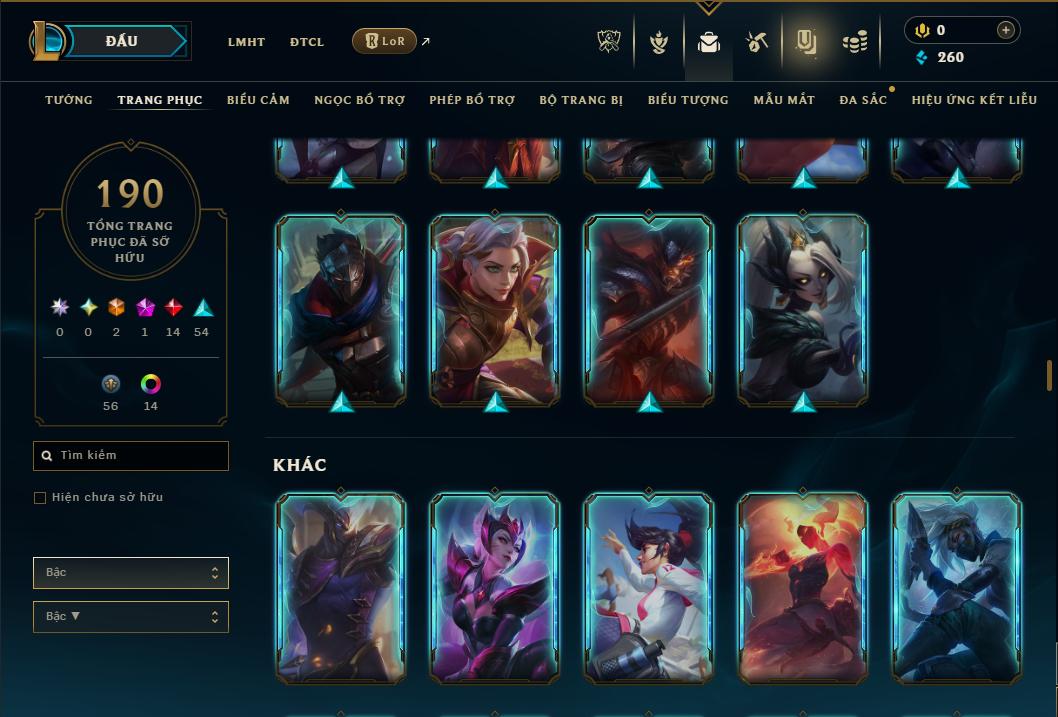The height and width of the screenshot is (717, 1058).
Task: Open crafting via the hammer icon
Action: pos(756,42)
